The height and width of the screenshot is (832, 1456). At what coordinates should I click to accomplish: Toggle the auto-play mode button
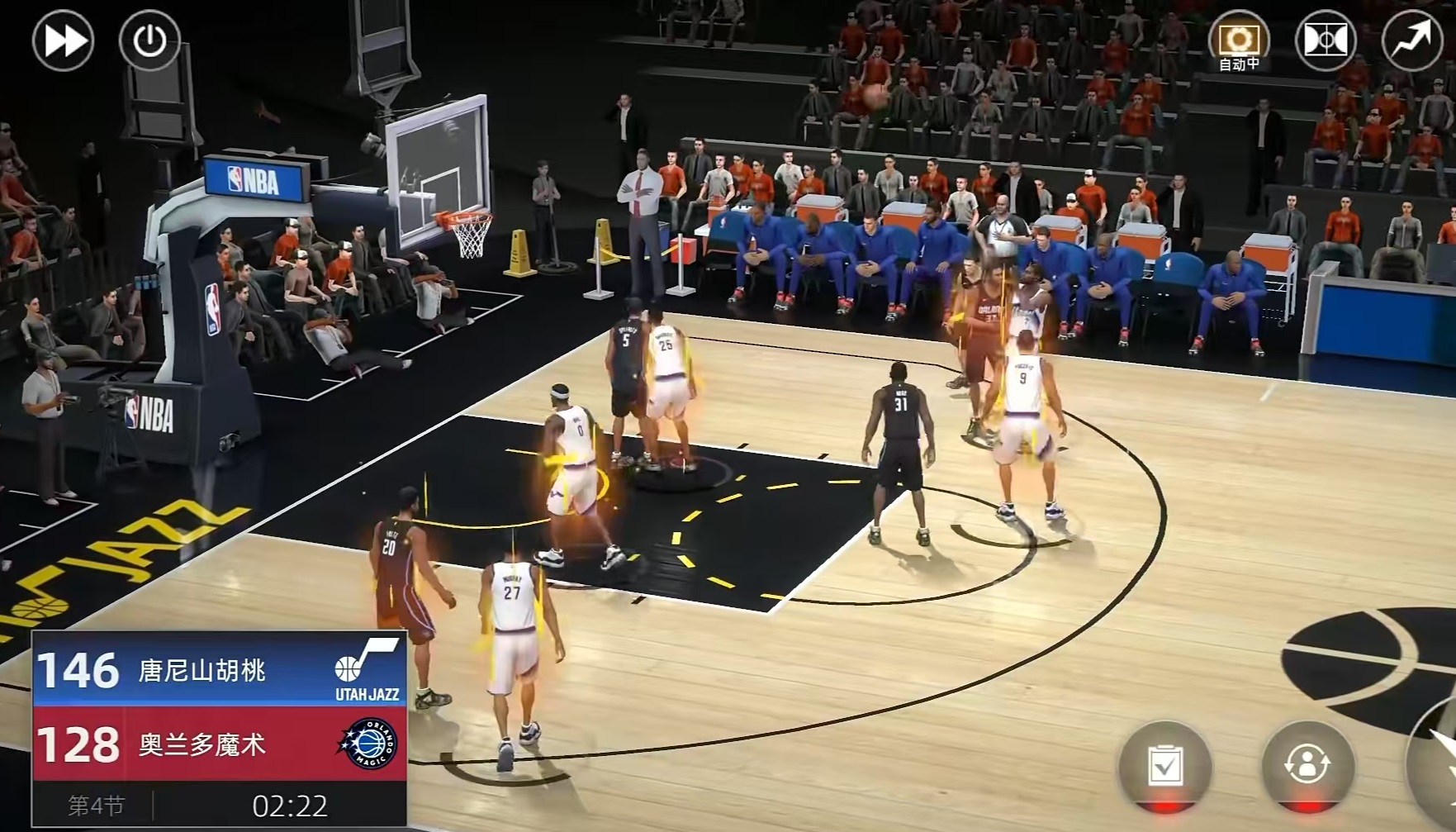[x=1238, y=40]
